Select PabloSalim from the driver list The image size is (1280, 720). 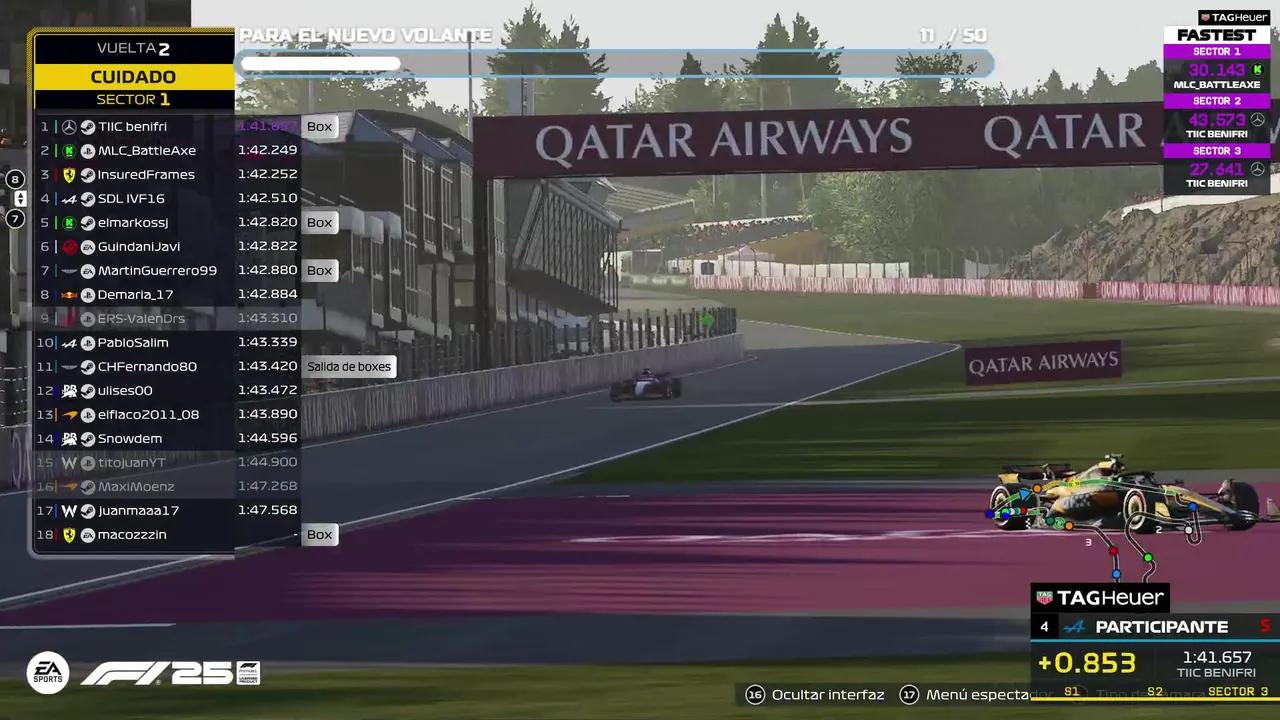(x=133, y=343)
